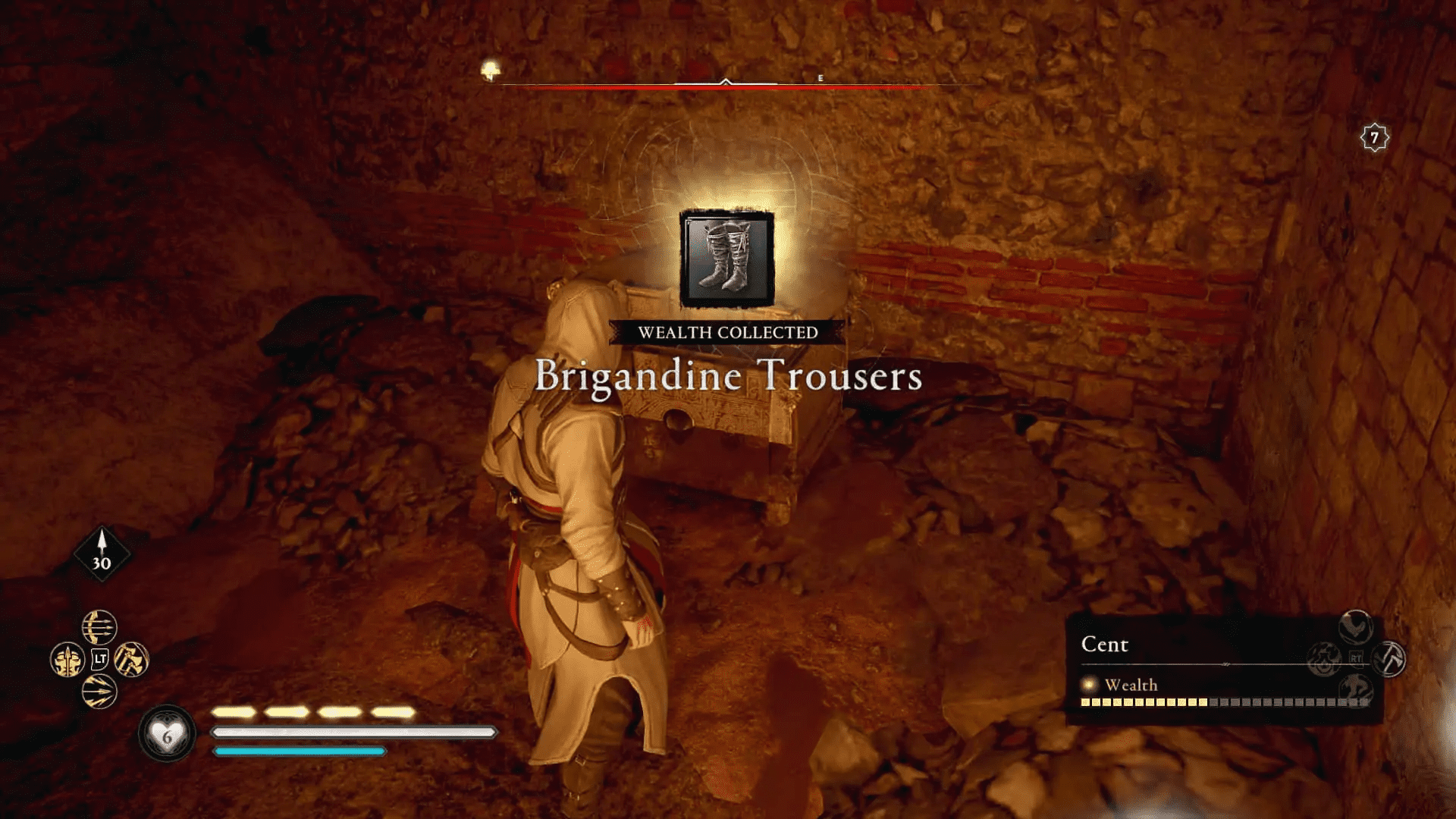
Task: Expand the RT button prompt in Cent panel
Action: coord(1355,657)
